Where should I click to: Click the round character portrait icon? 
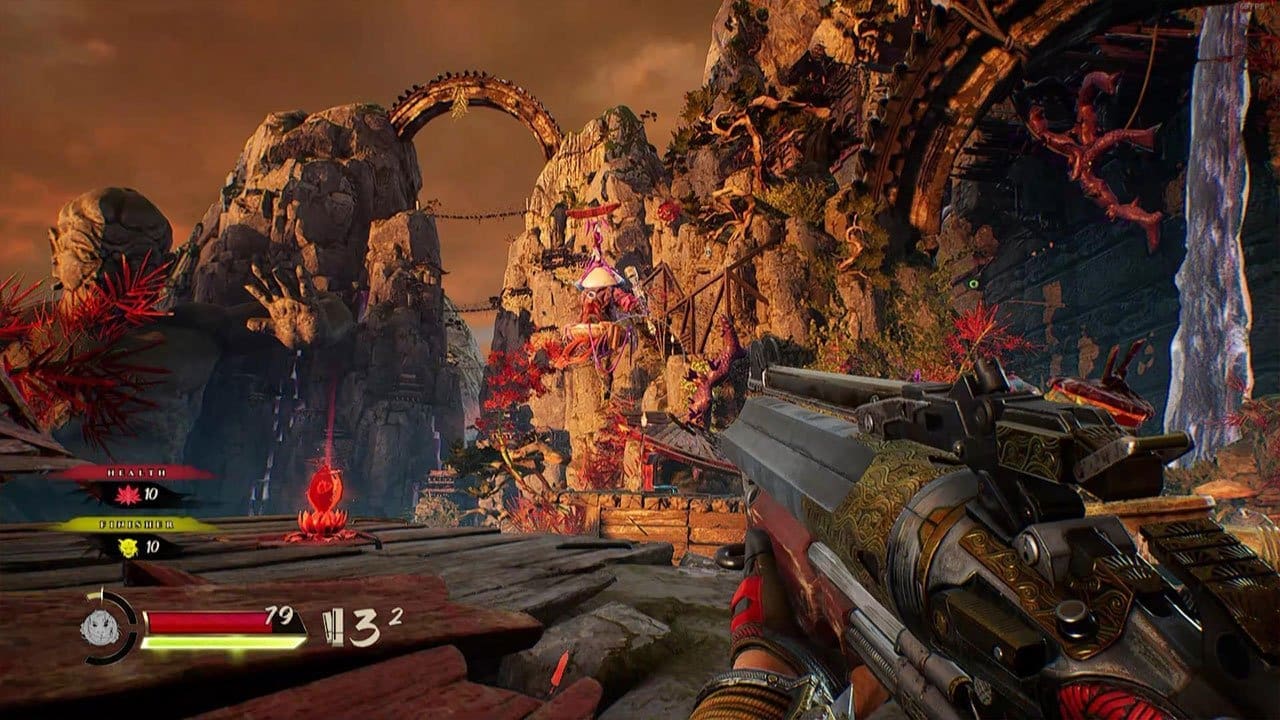click(101, 627)
